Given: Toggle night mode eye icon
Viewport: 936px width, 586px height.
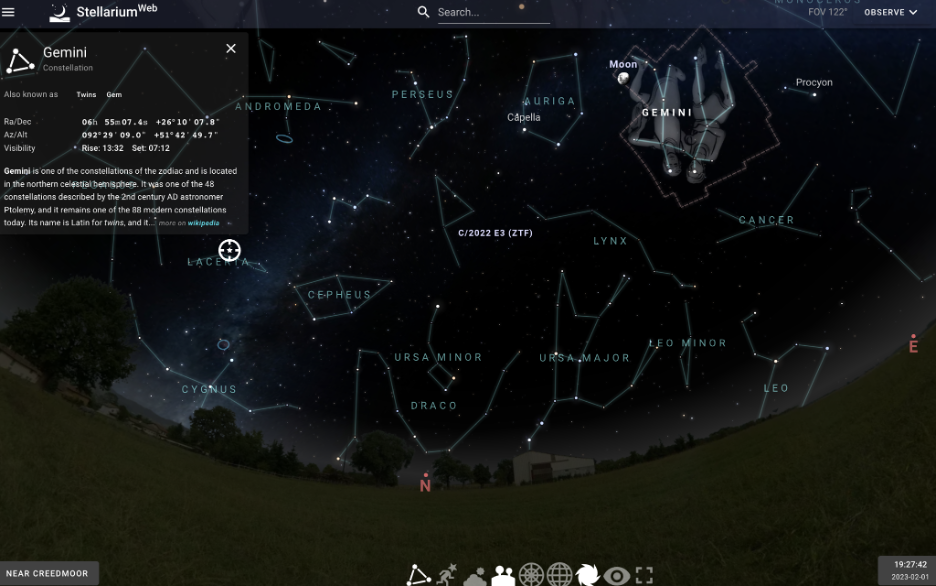Looking at the screenshot, I should (x=616, y=575).
